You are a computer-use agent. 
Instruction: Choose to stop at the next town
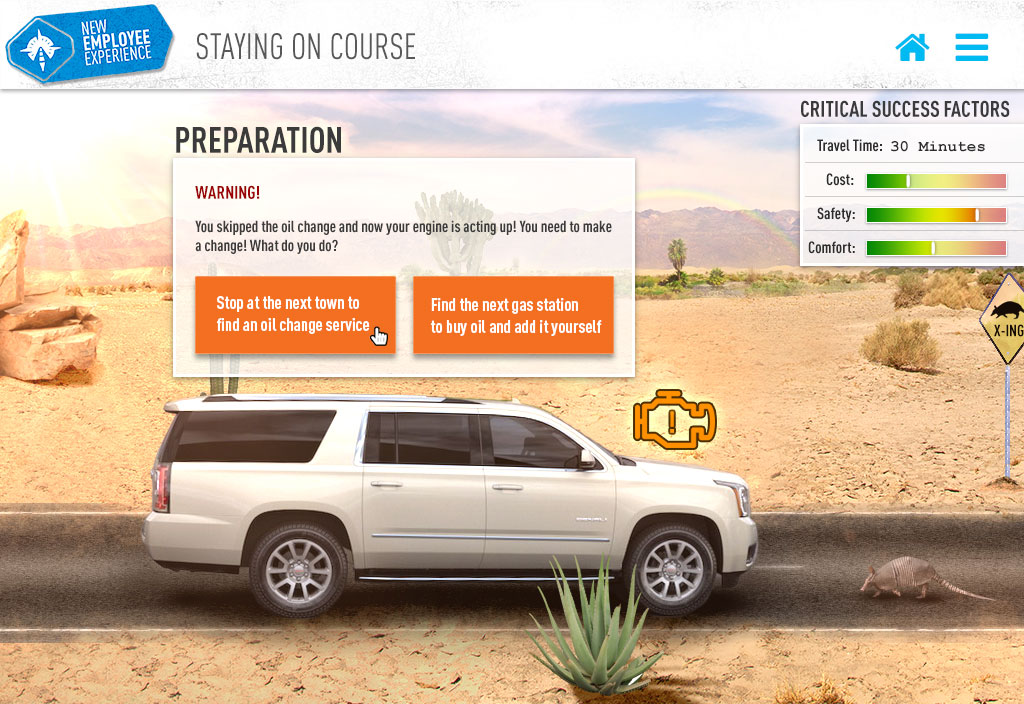[295, 314]
